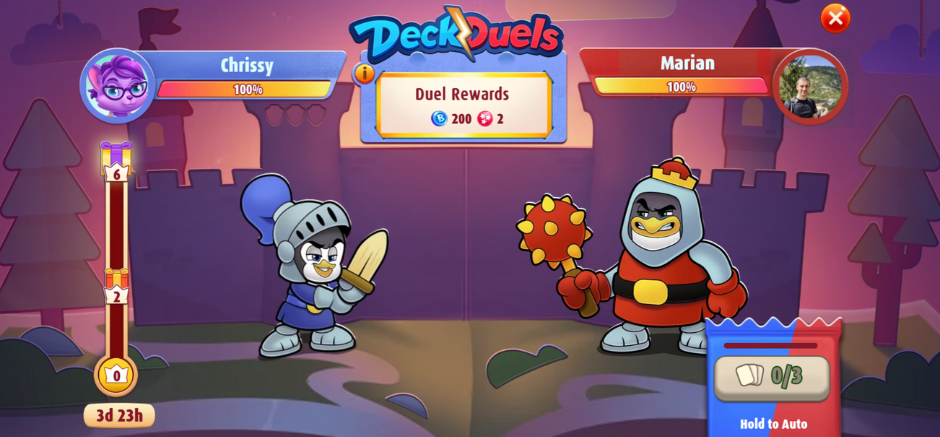Viewport: 940px width, 437px height.
Task: View Chrissy's player avatar
Action: pos(118,86)
